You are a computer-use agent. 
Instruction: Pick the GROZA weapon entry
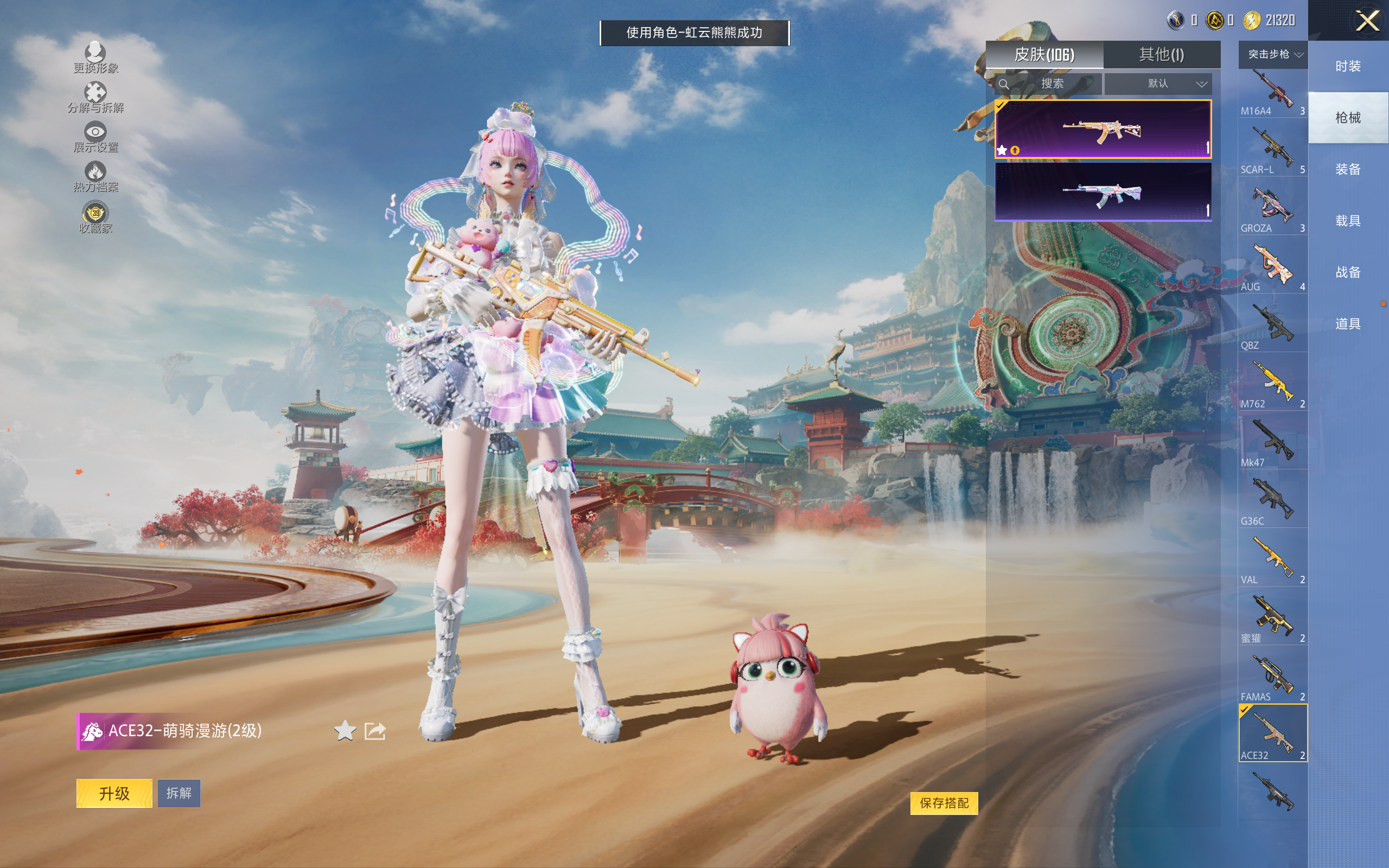tap(1272, 210)
